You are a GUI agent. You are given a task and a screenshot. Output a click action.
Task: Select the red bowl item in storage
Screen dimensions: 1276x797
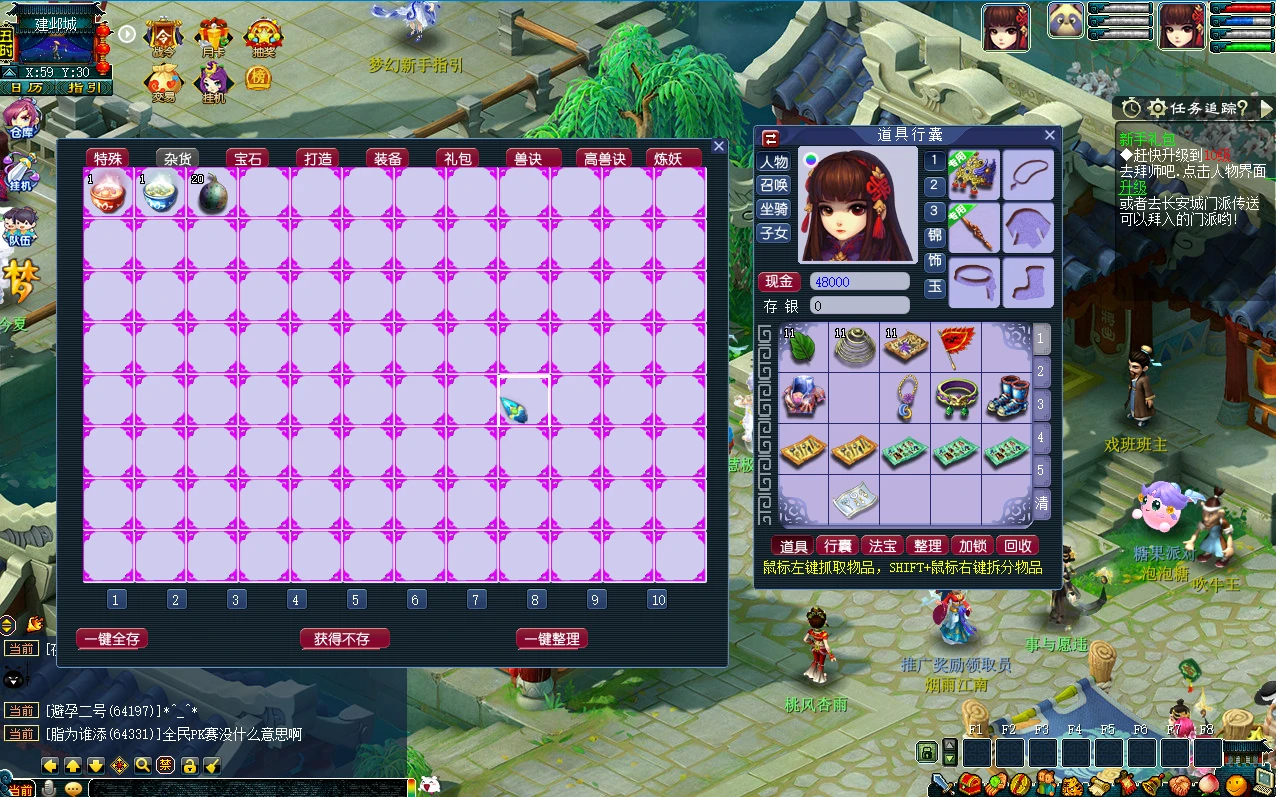point(108,193)
